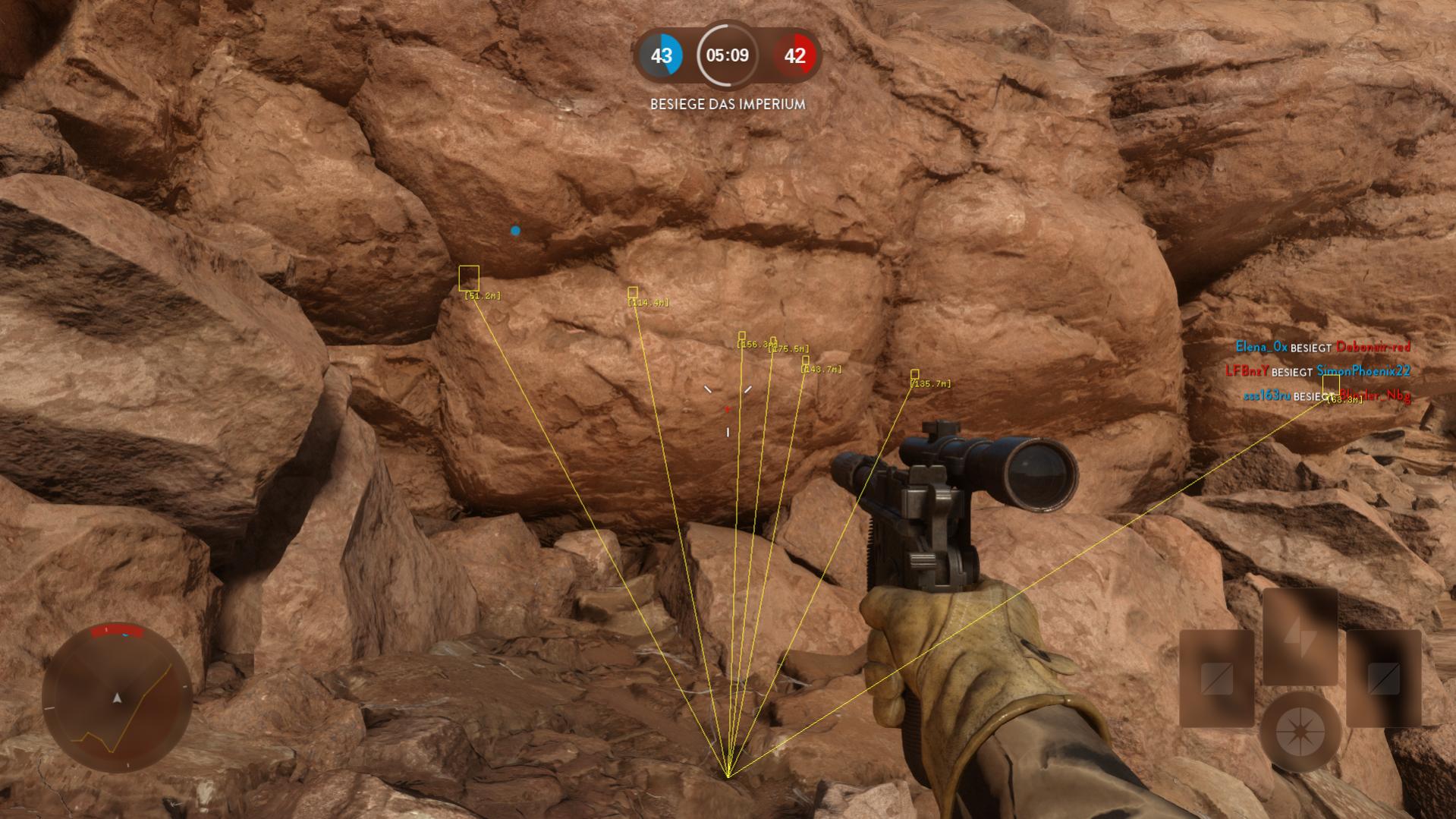
Task: Click the blue Rebel score emblem showing 43
Action: (662, 55)
